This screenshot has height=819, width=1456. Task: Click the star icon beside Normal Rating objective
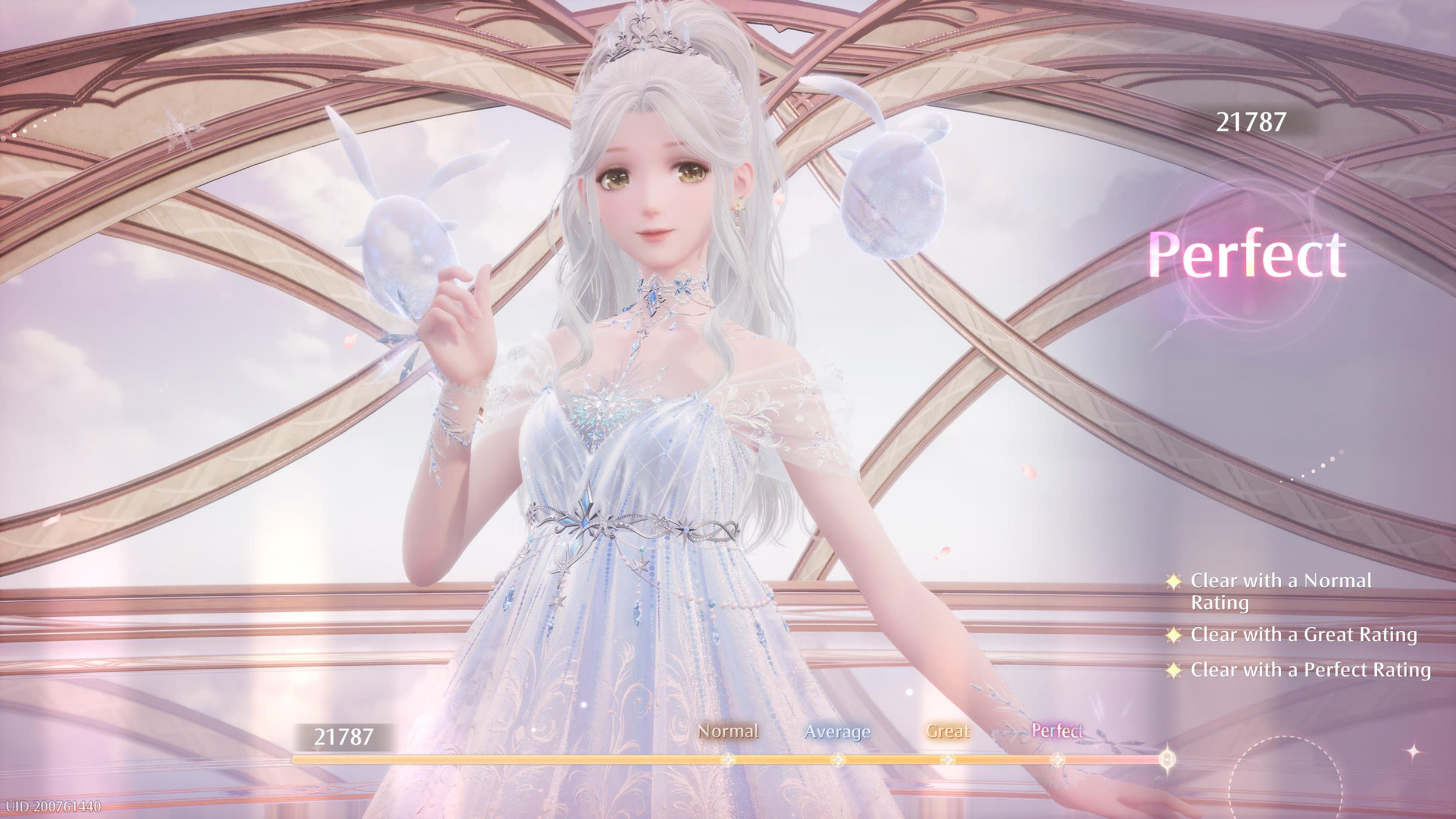(x=1175, y=583)
